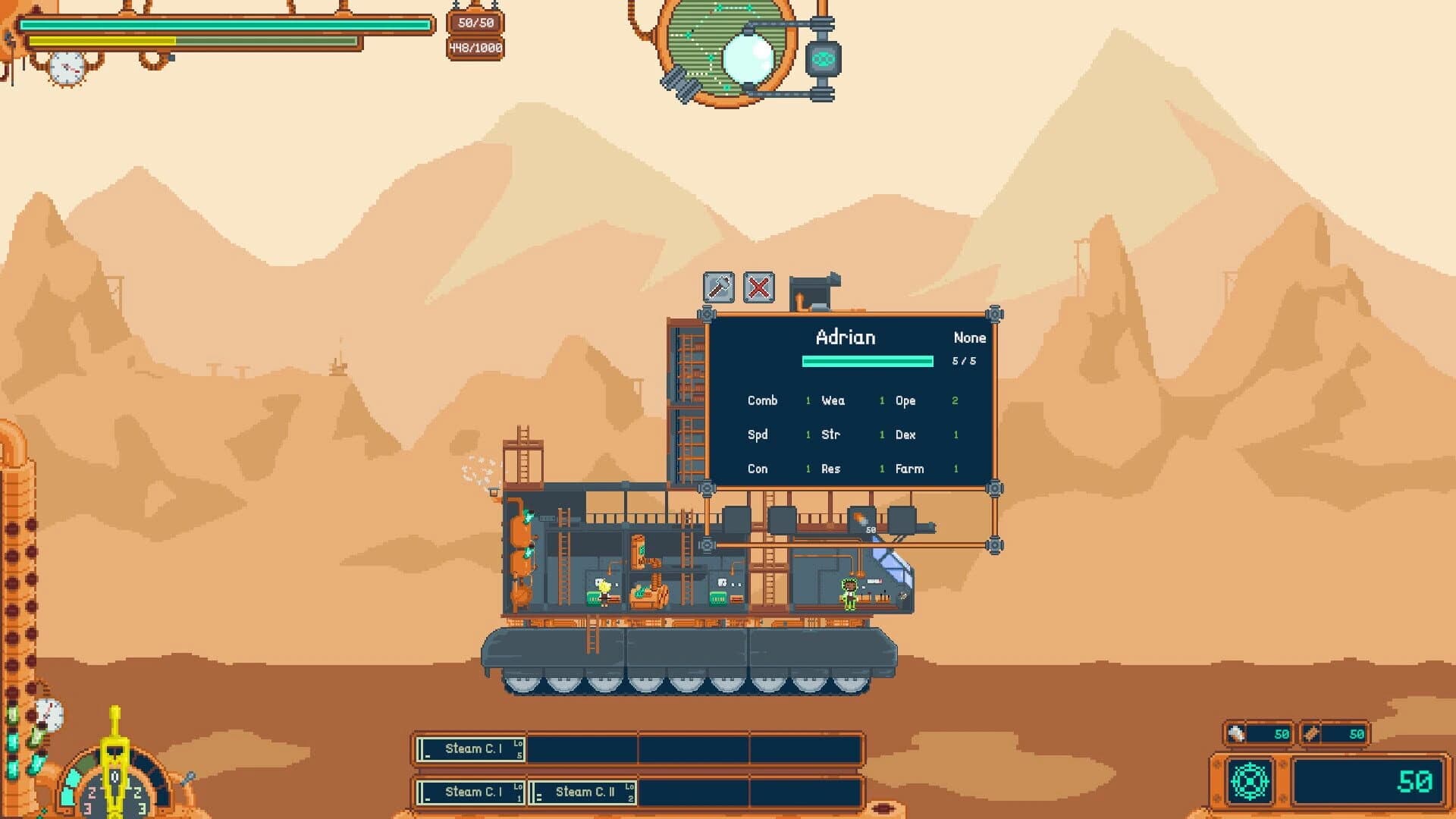Select the Steam C. II level 2 slot
The height and width of the screenshot is (819, 1456).
point(581,791)
